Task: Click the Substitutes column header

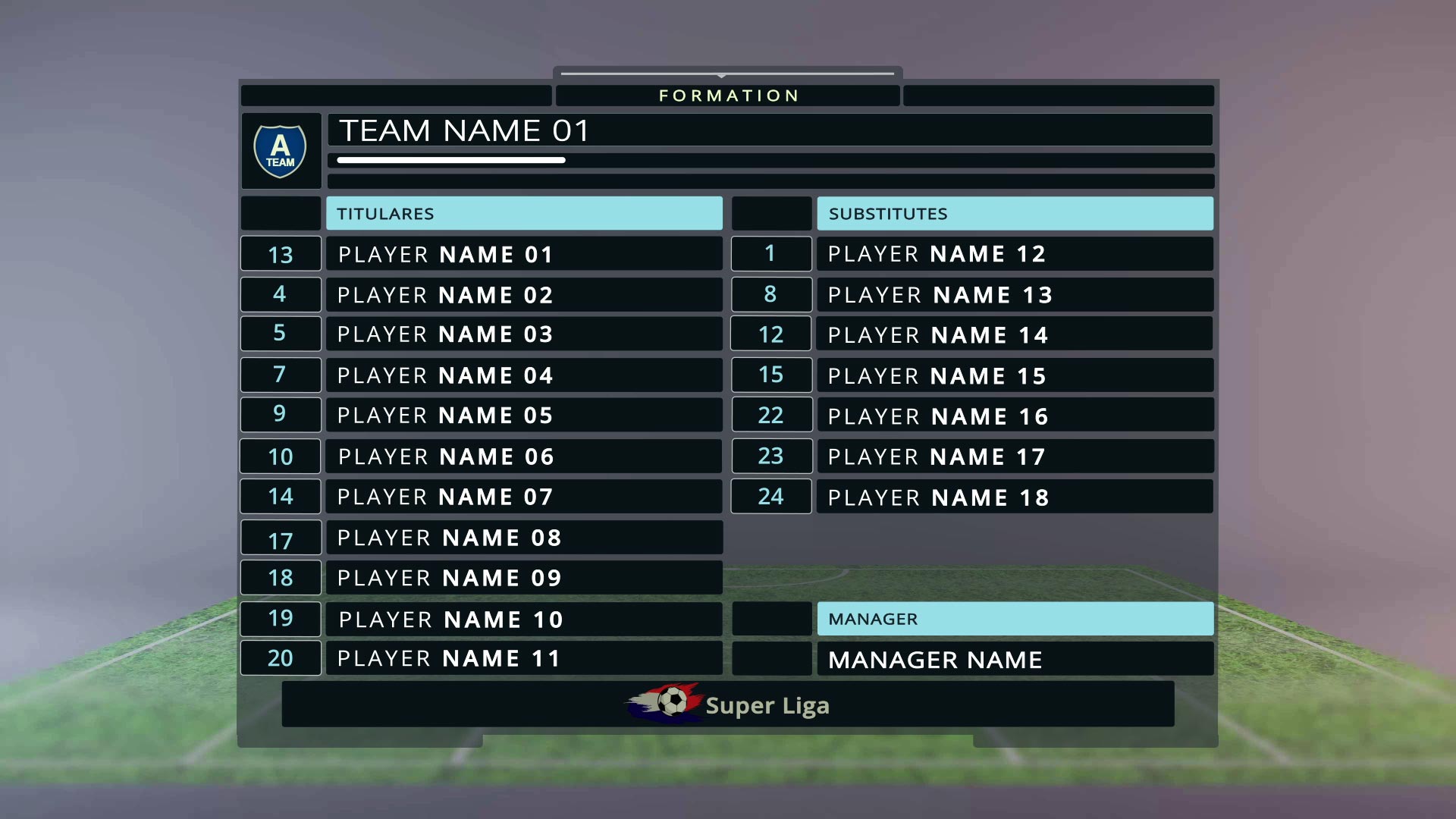Action: (1014, 214)
